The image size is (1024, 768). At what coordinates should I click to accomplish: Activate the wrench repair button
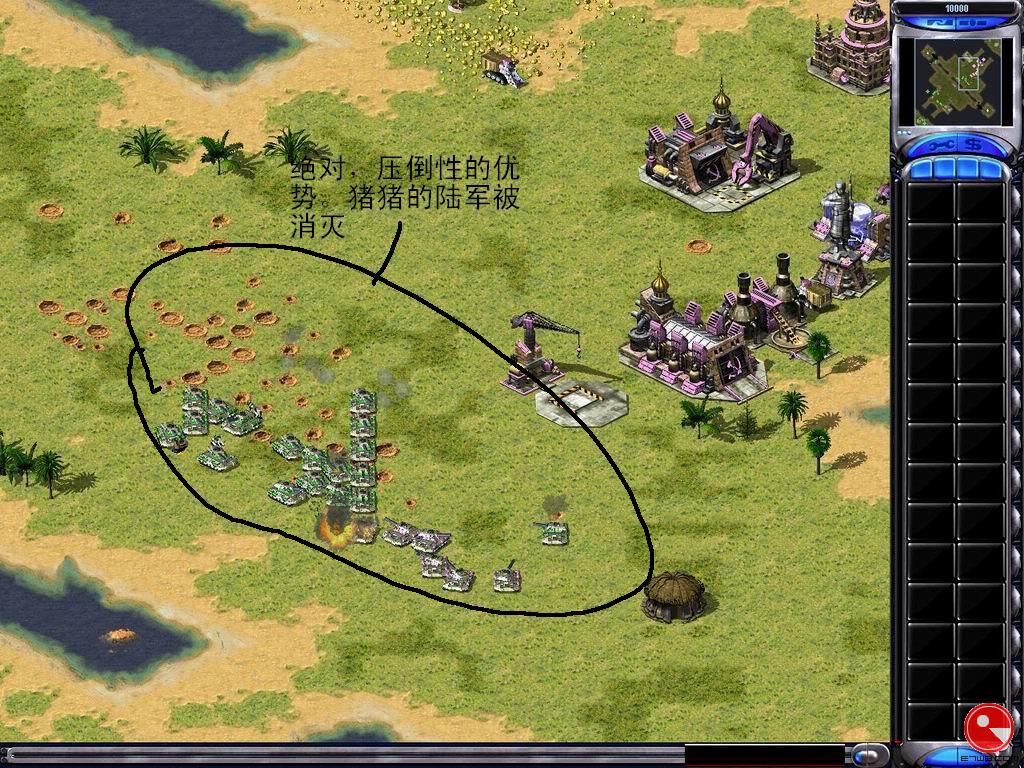click(x=941, y=145)
